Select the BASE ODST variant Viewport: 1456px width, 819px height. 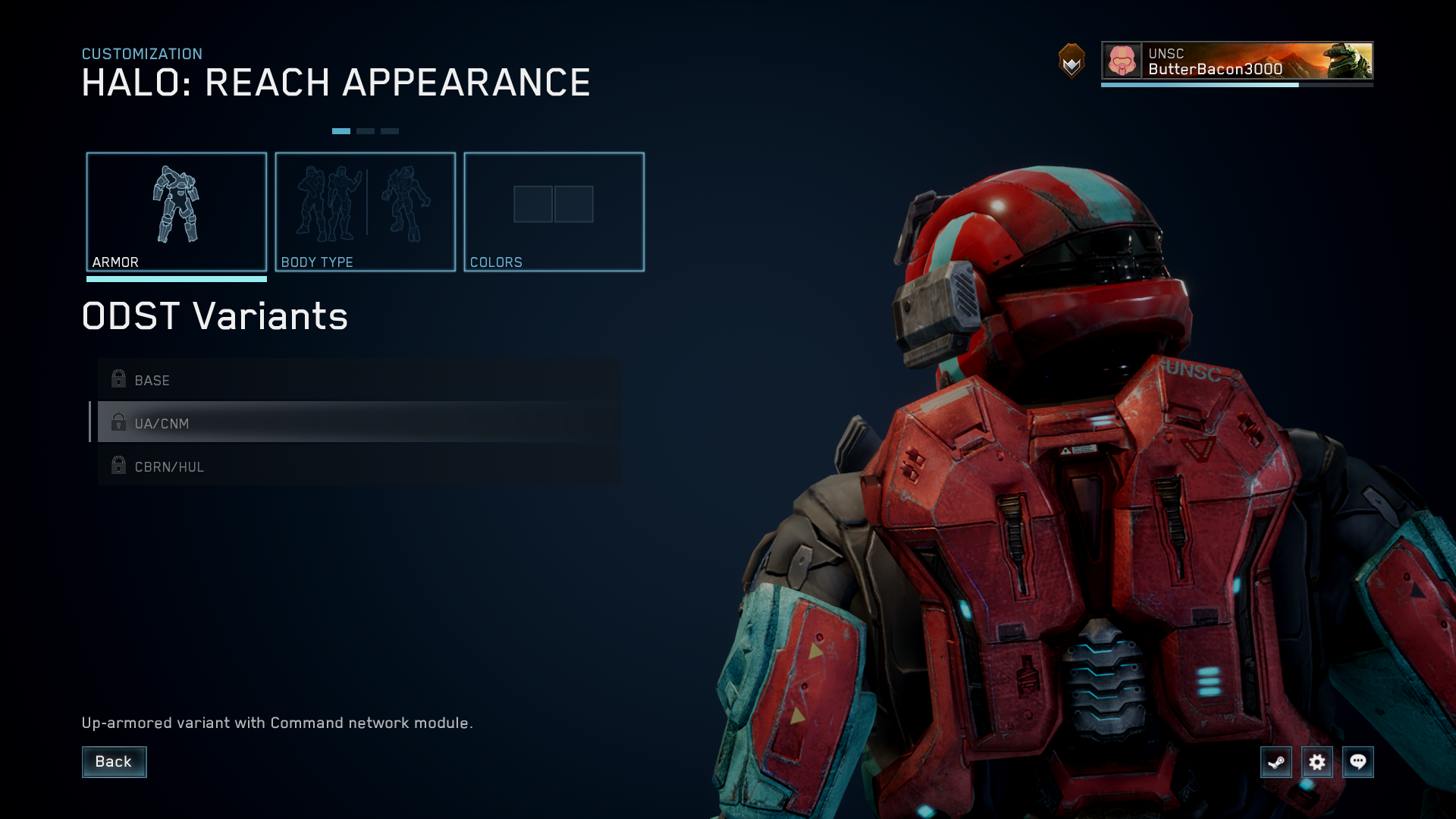(303, 380)
